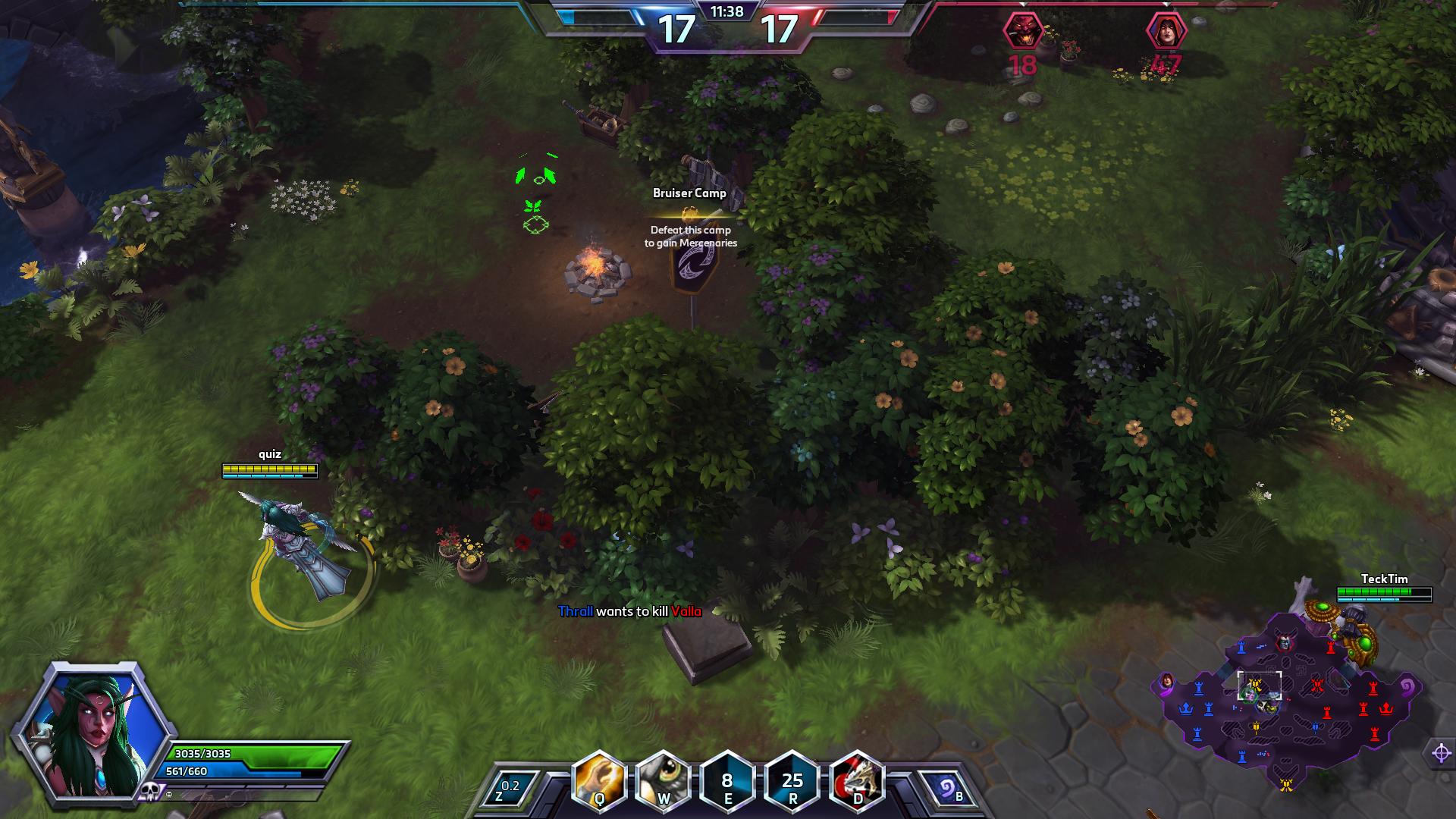Select the yellow mercenary camp at minimap bottom
Viewport: 1456px width, 819px height.
click(x=1286, y=785)
